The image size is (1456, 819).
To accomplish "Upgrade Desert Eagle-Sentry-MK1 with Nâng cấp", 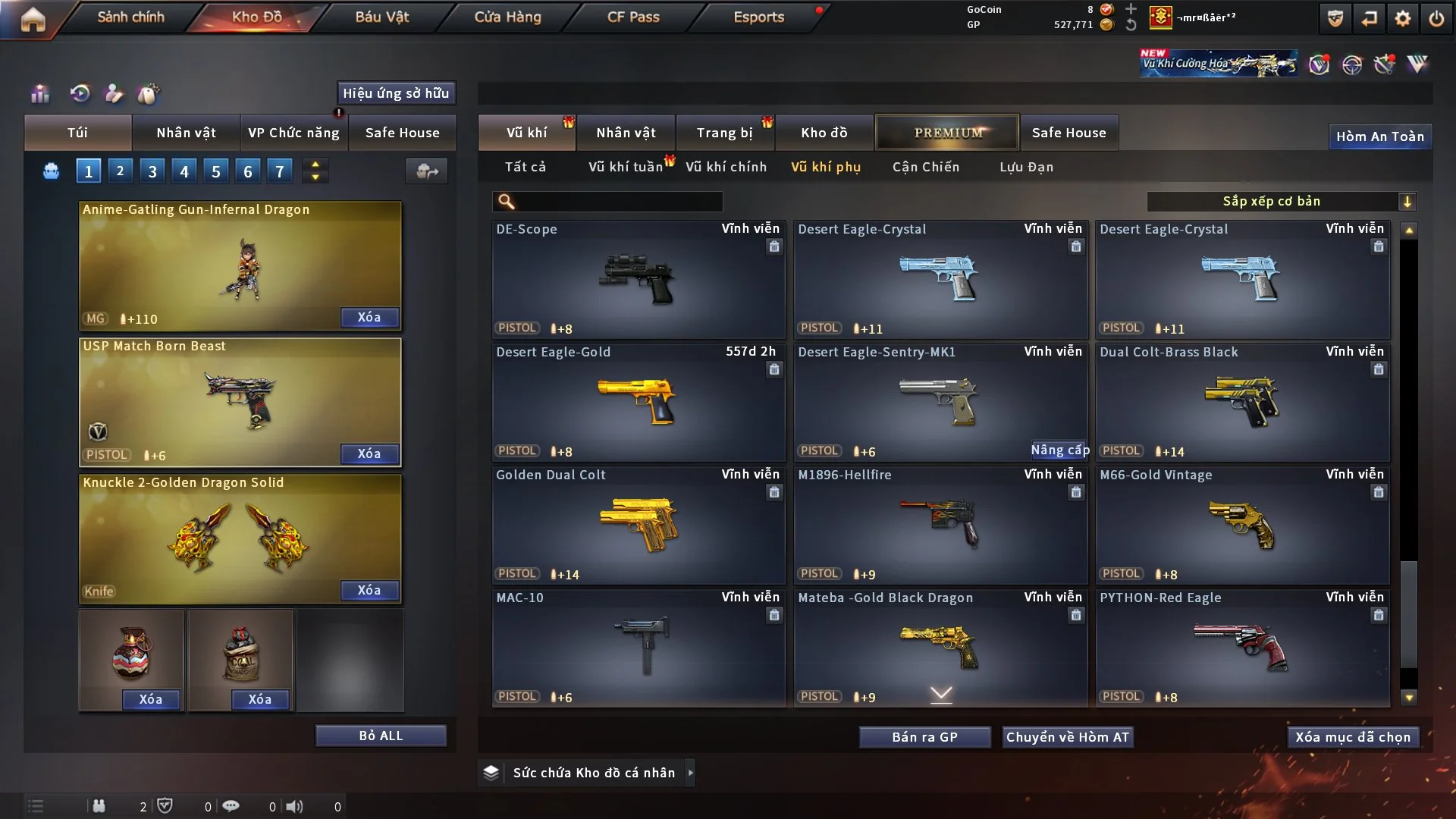I will click(1059, 450).
